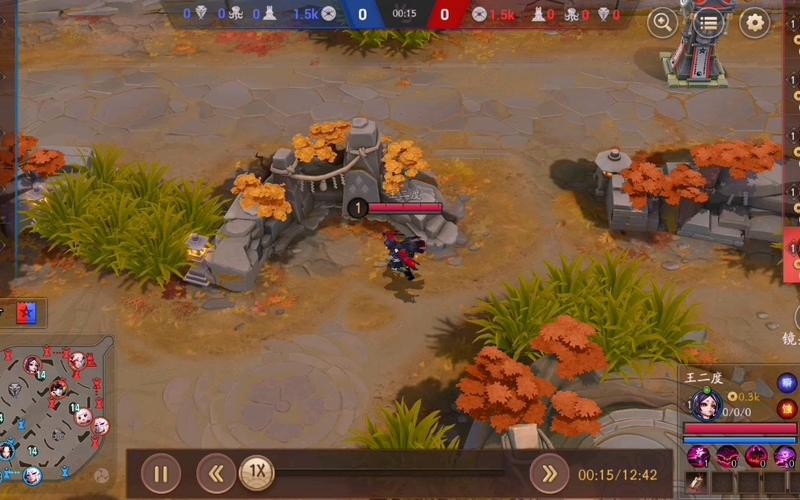
Task: Select the first skill icon with level 1
Action: (x=697, y=457)
